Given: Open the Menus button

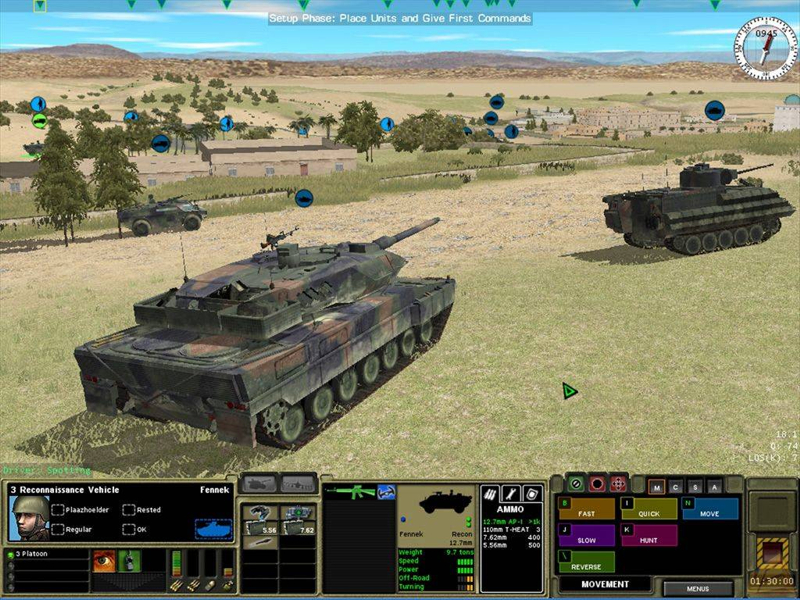Looking at the screenshot, I should tap(697, 589).
